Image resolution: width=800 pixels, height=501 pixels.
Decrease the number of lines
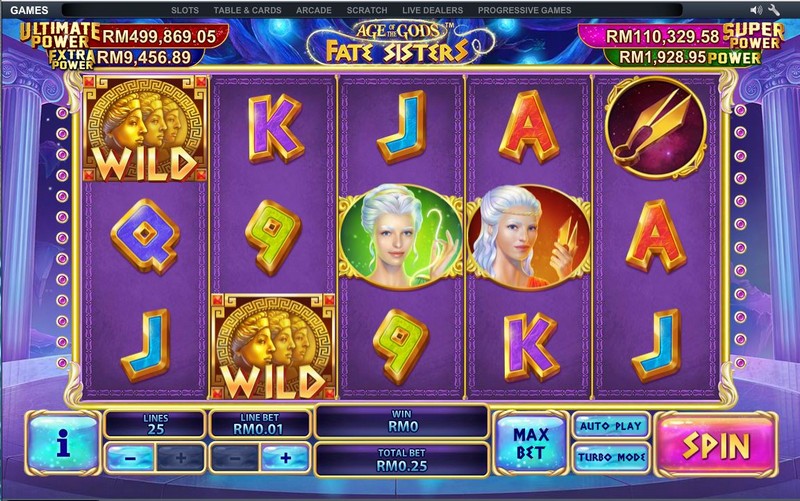[x=129, y=459]
